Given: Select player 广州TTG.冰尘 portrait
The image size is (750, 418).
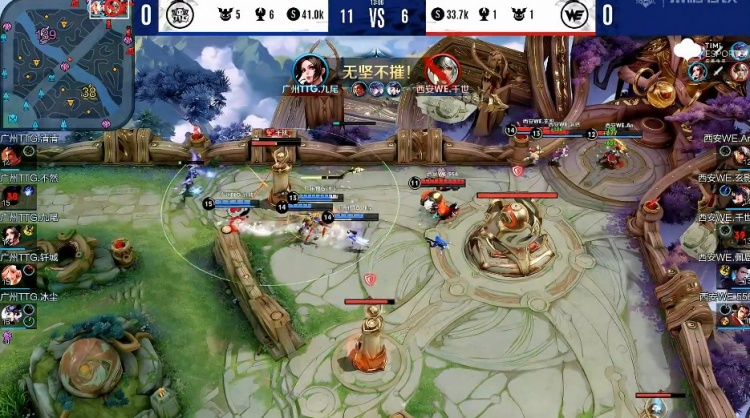Looking at the screenshot, I should 12,313.
